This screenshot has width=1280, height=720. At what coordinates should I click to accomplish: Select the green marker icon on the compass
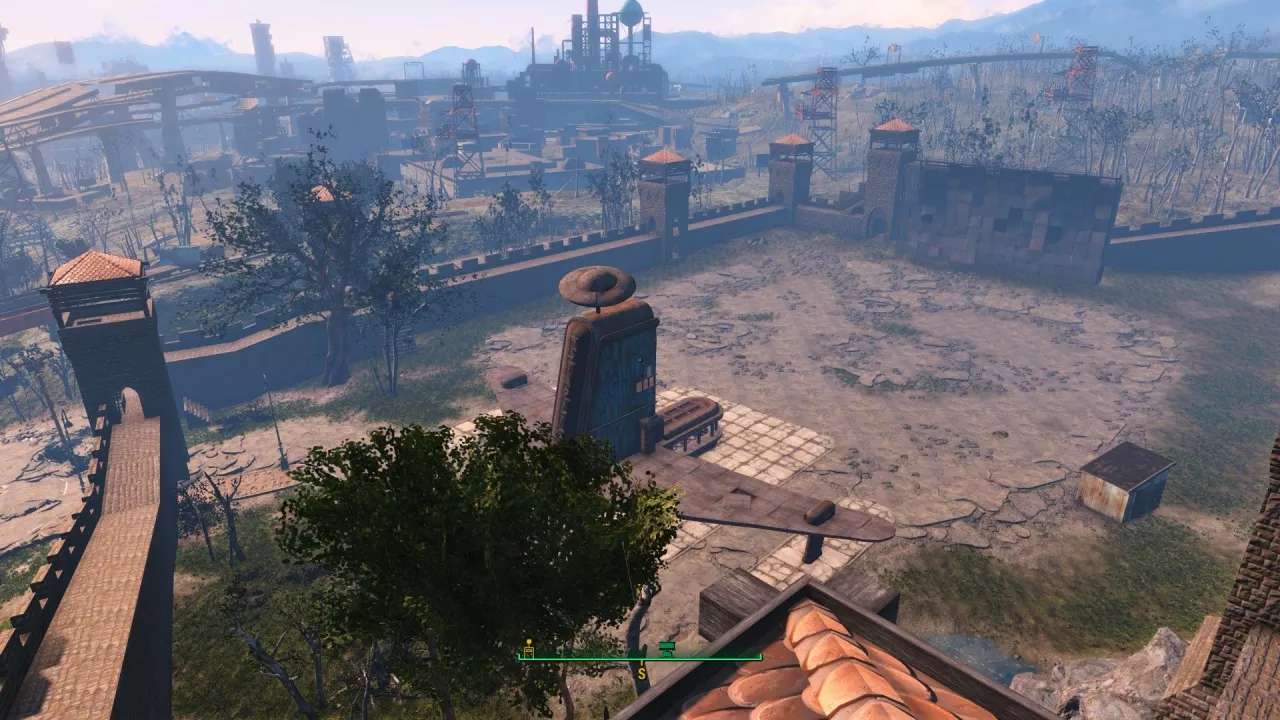[x=667, y=649]
